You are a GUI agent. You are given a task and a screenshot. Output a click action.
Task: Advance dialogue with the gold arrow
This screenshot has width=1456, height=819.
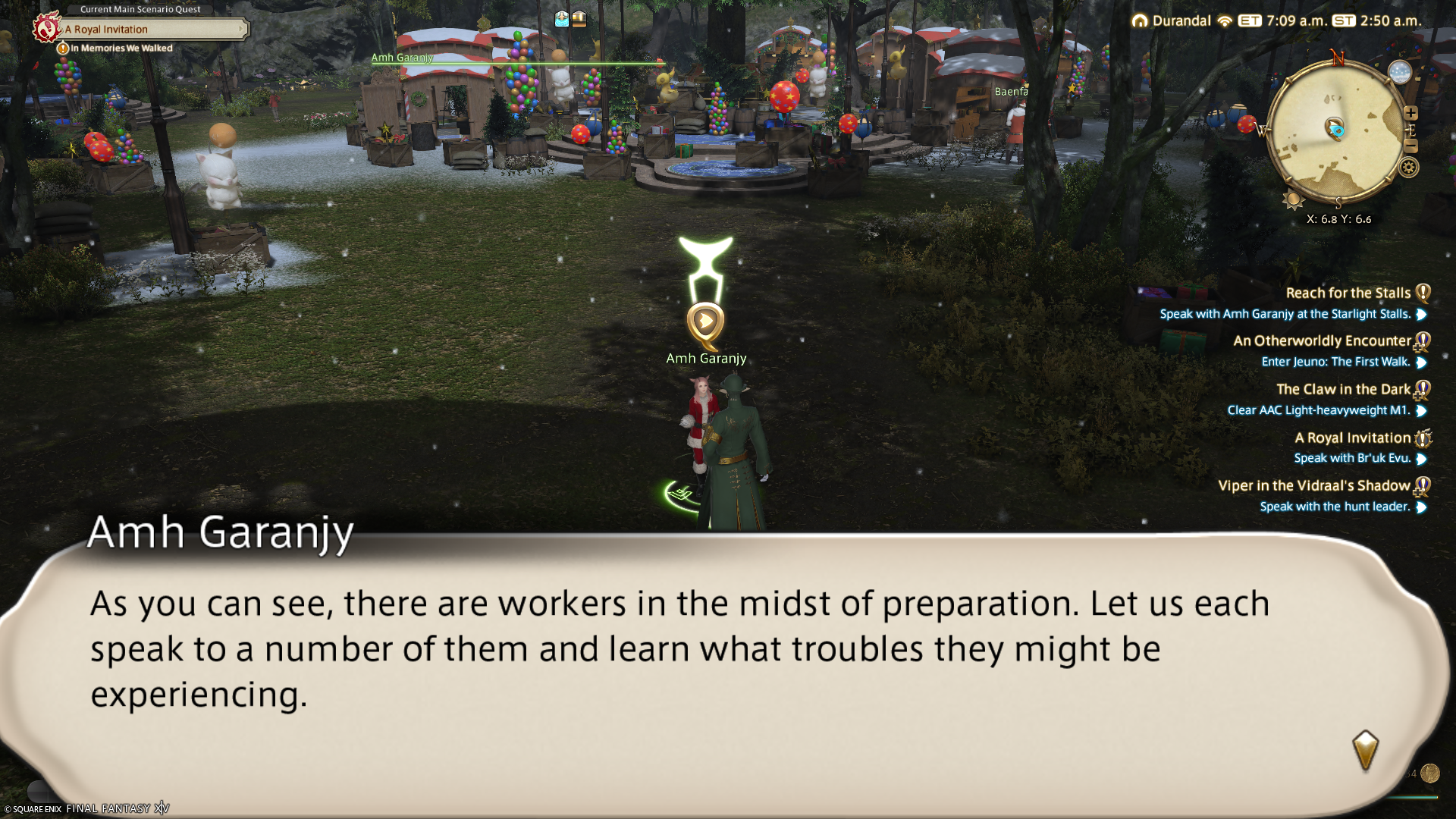1365,749
